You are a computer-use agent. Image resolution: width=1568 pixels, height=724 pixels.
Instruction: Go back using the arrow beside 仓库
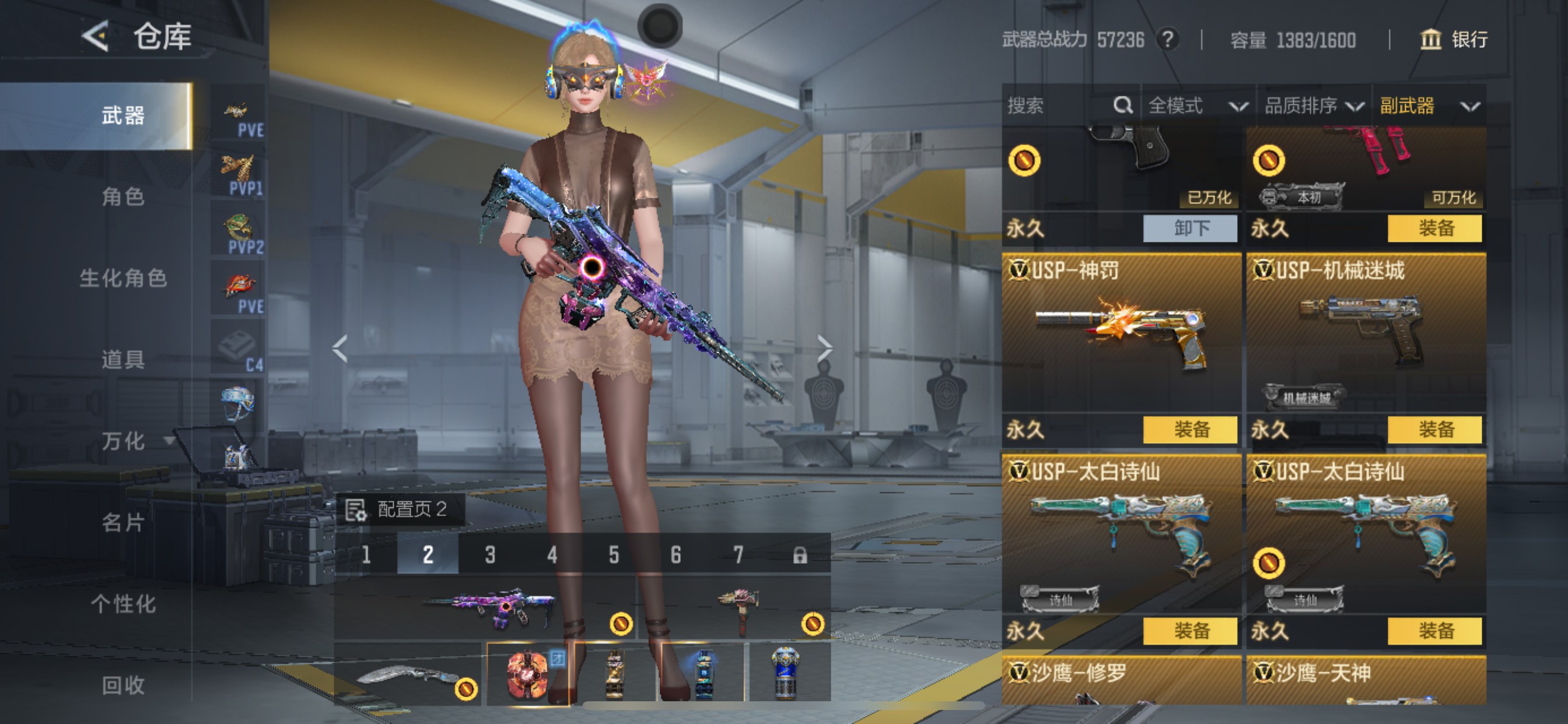96,37
